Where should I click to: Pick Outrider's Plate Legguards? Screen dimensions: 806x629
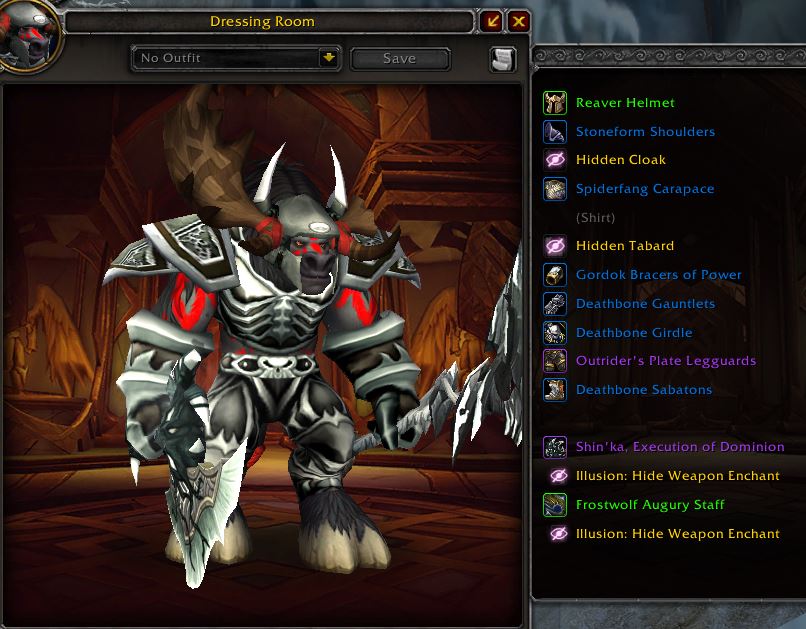coord(665,361)
